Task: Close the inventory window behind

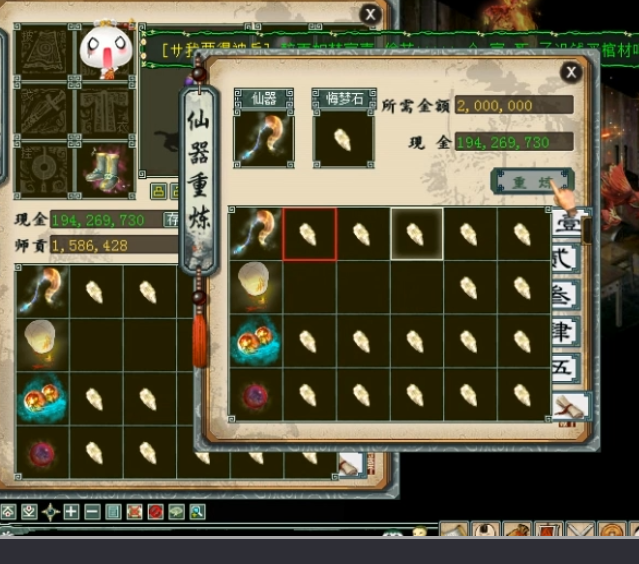Action: click(371, 14)
